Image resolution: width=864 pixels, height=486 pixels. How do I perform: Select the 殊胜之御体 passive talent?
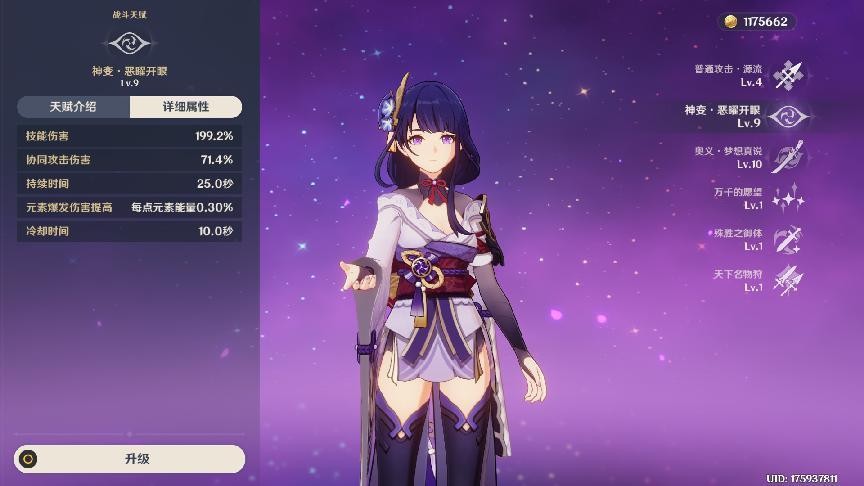pos(788,239)
